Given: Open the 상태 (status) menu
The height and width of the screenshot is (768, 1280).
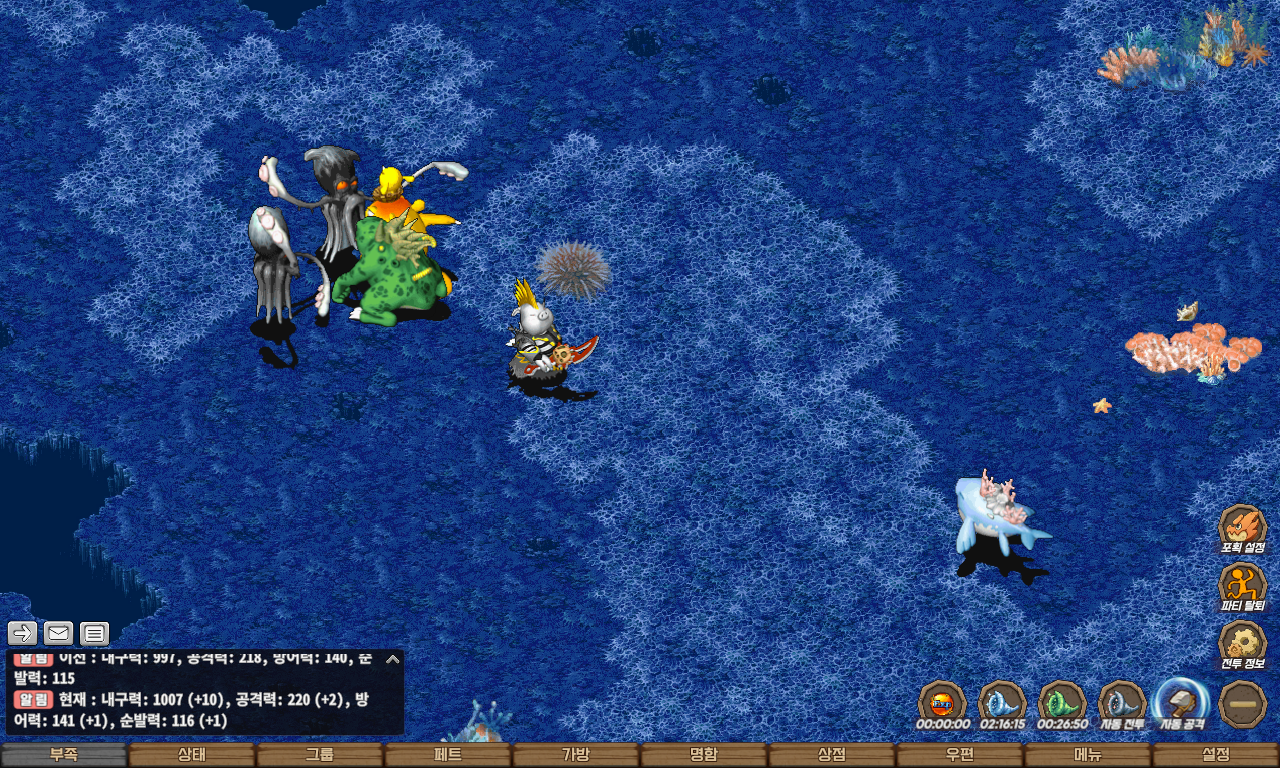Looking at the screenshot, I should tap(192, 755).
